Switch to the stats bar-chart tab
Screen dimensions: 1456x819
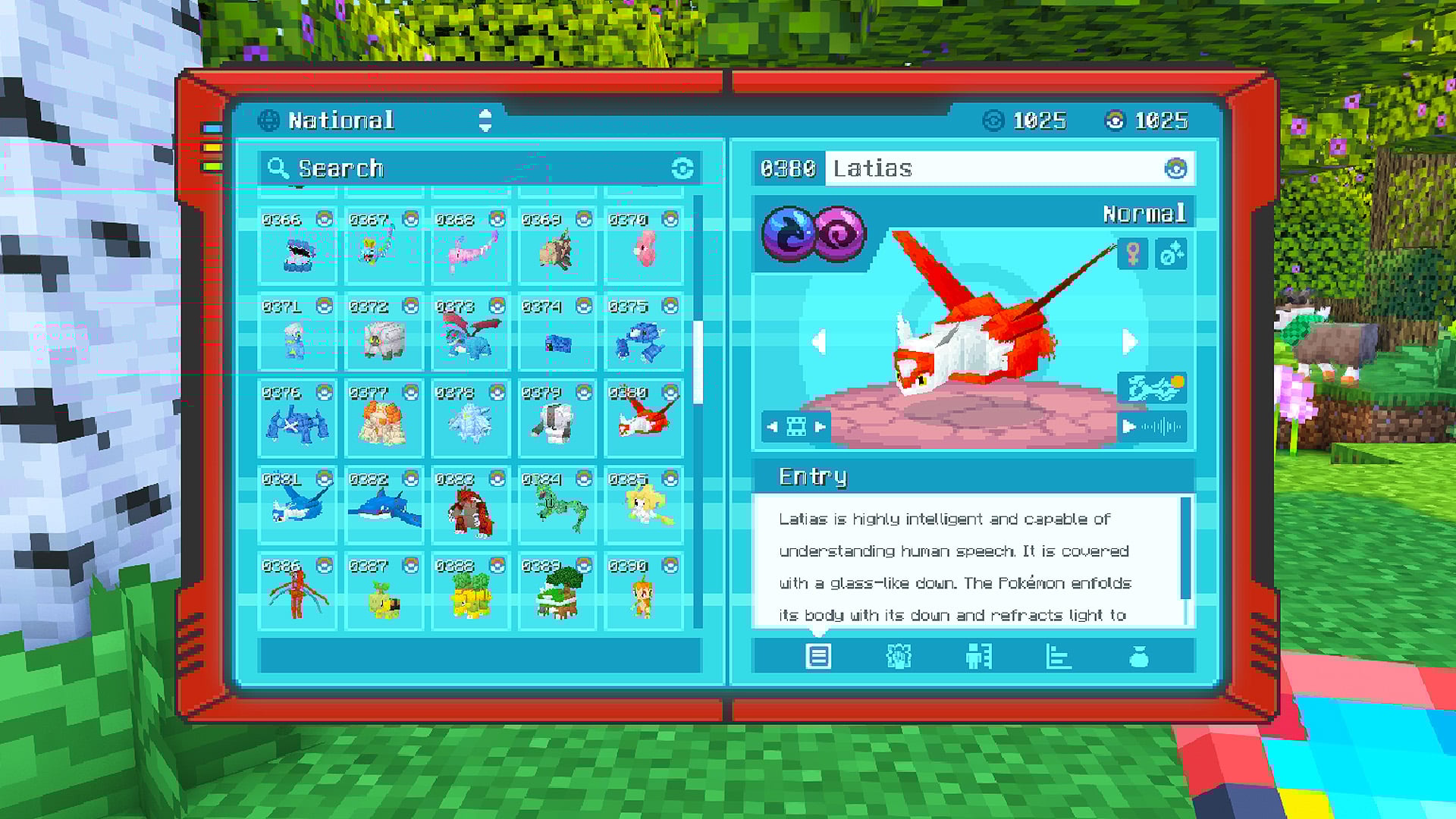(x=1058, y=657)
